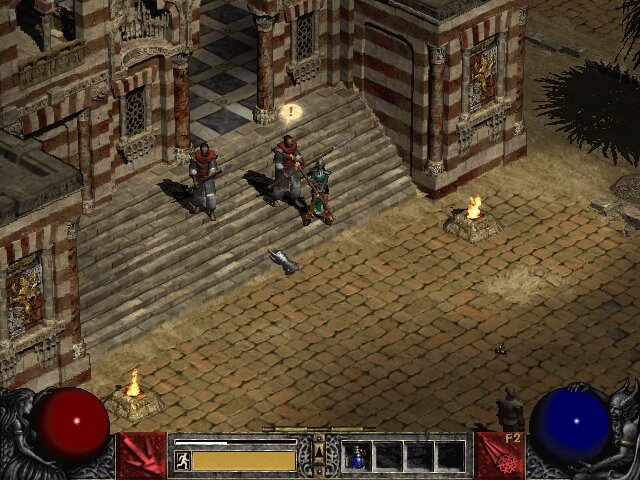Open the right-click skill selector marked F2
Image resolution: width=640 pixels, height=480 pixels.
pos(499,455)
